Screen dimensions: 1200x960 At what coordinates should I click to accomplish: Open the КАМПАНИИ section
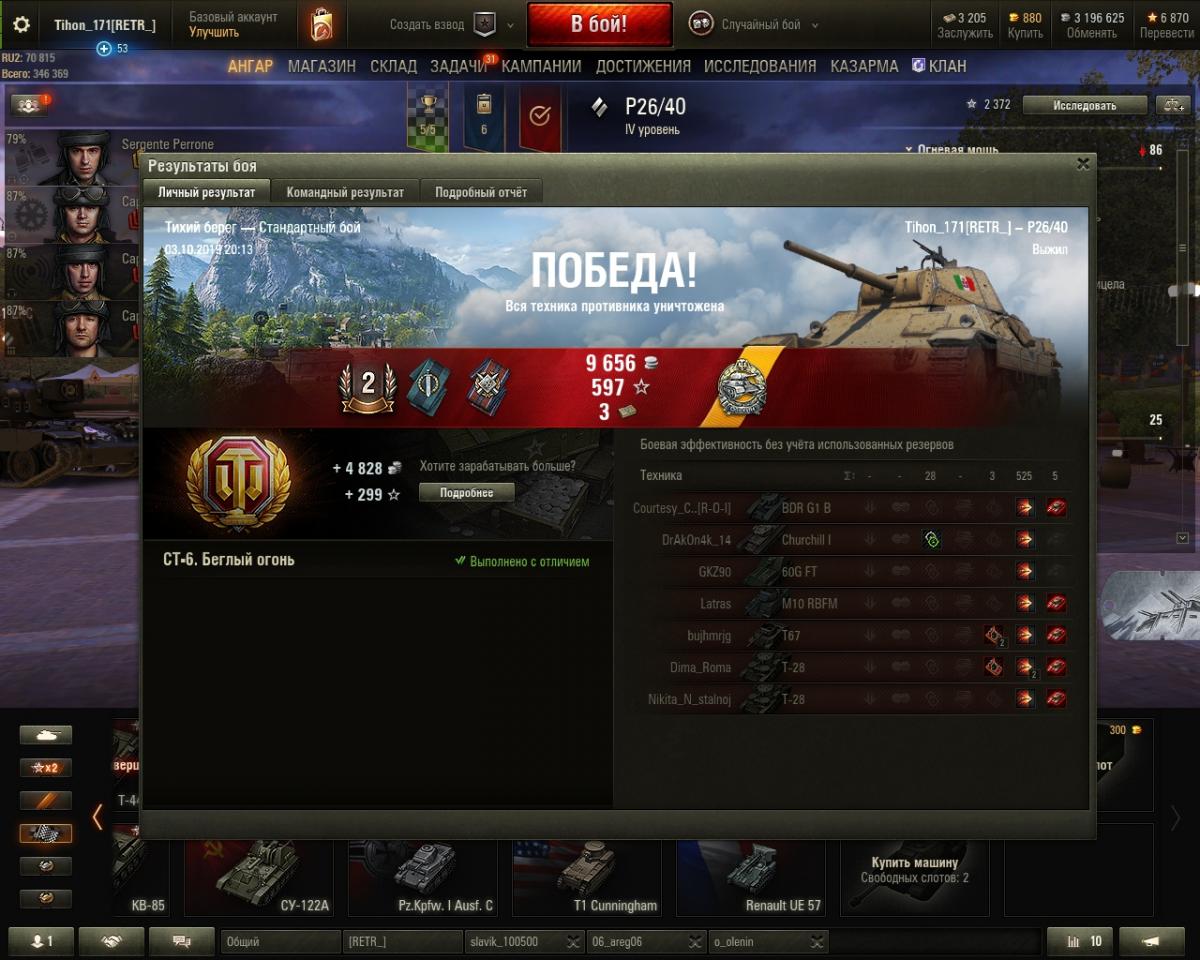click(541, 66)
